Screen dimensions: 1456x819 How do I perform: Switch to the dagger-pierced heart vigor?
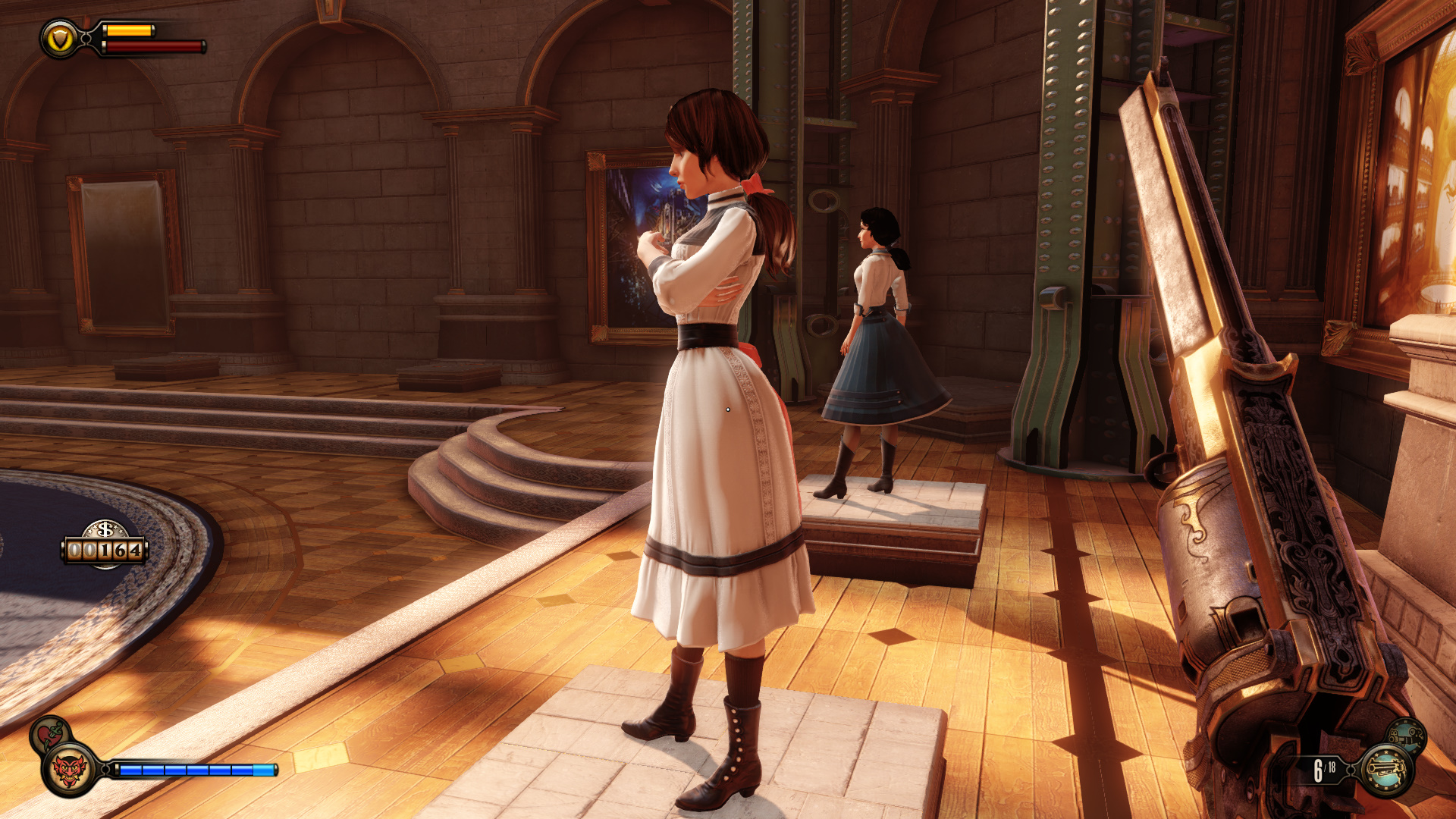pyautogui.click(x=50, y=733)
